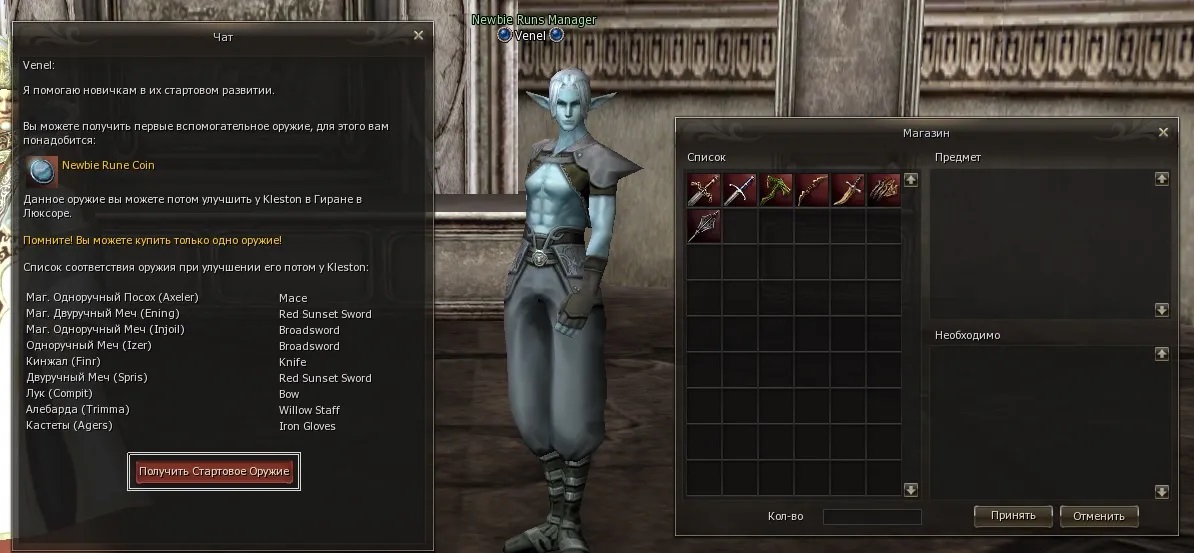Select the ornate chained sword in the shop list
The height and width of the screenshot is (553, 1194).
tap(704, 190)
